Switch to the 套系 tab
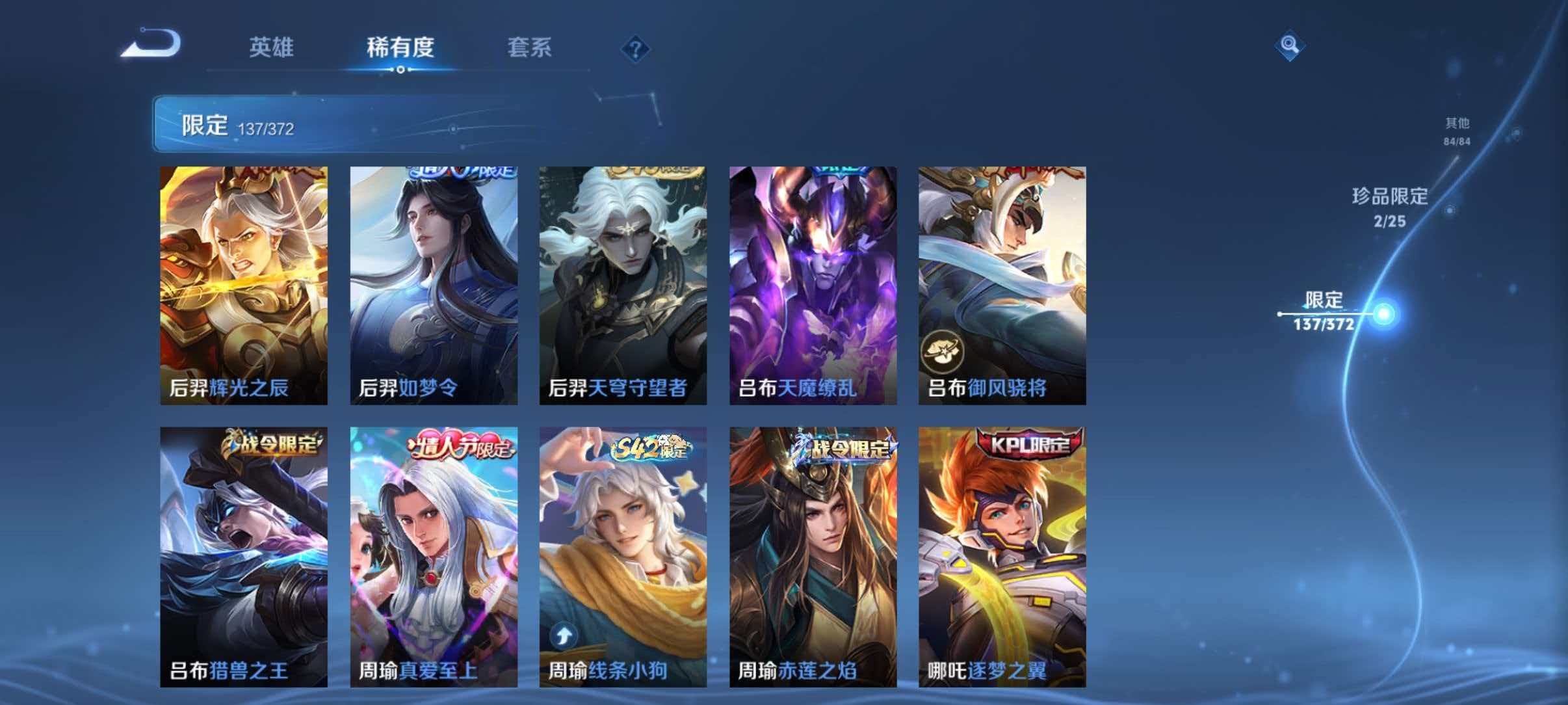Image resolution: width=1568 pixels, height=705 pixels. 530,48
